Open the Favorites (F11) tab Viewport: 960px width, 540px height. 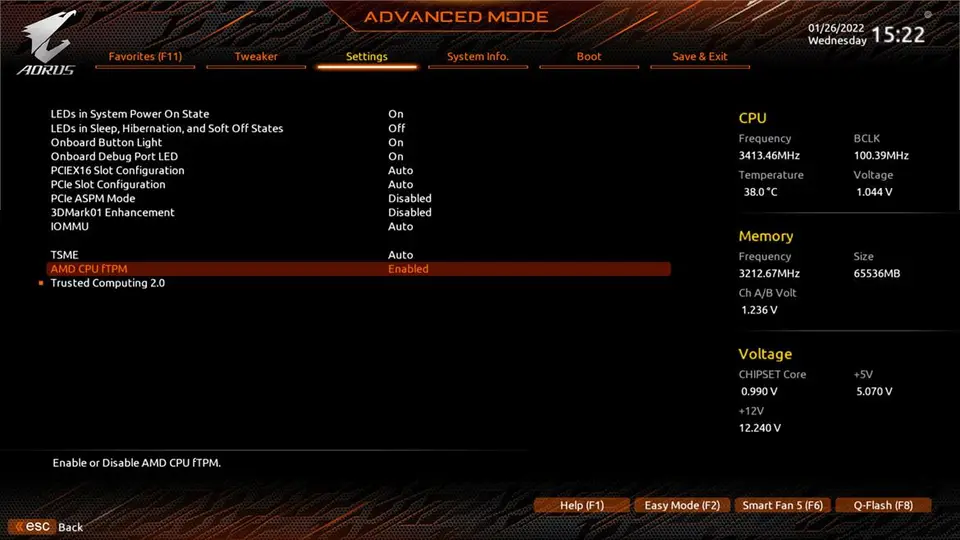click(145, 57)
